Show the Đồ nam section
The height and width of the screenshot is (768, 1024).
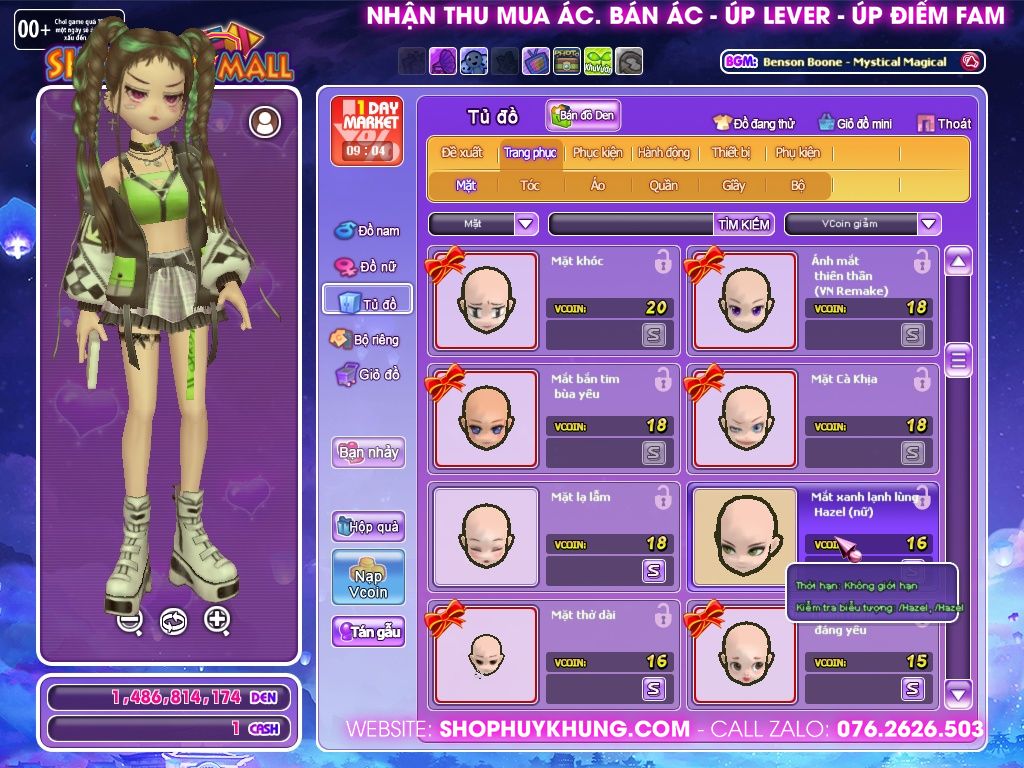click(367, 231)
